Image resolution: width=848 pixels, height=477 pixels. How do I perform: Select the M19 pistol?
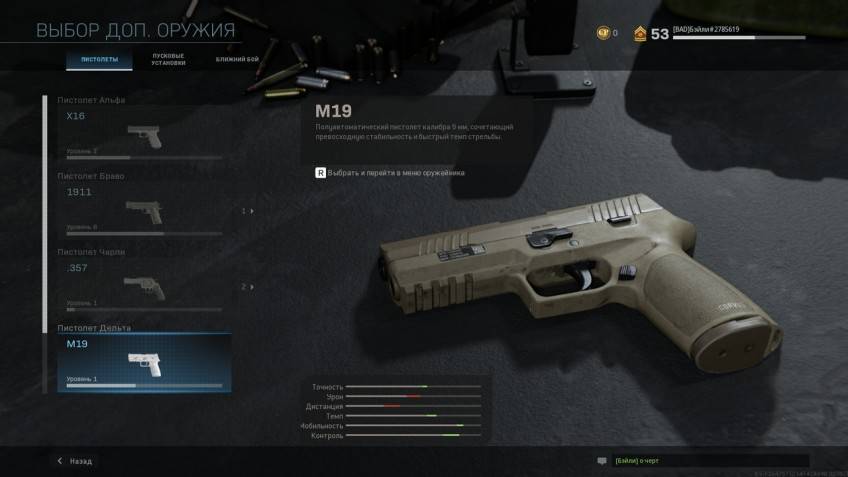pos(143,362)
